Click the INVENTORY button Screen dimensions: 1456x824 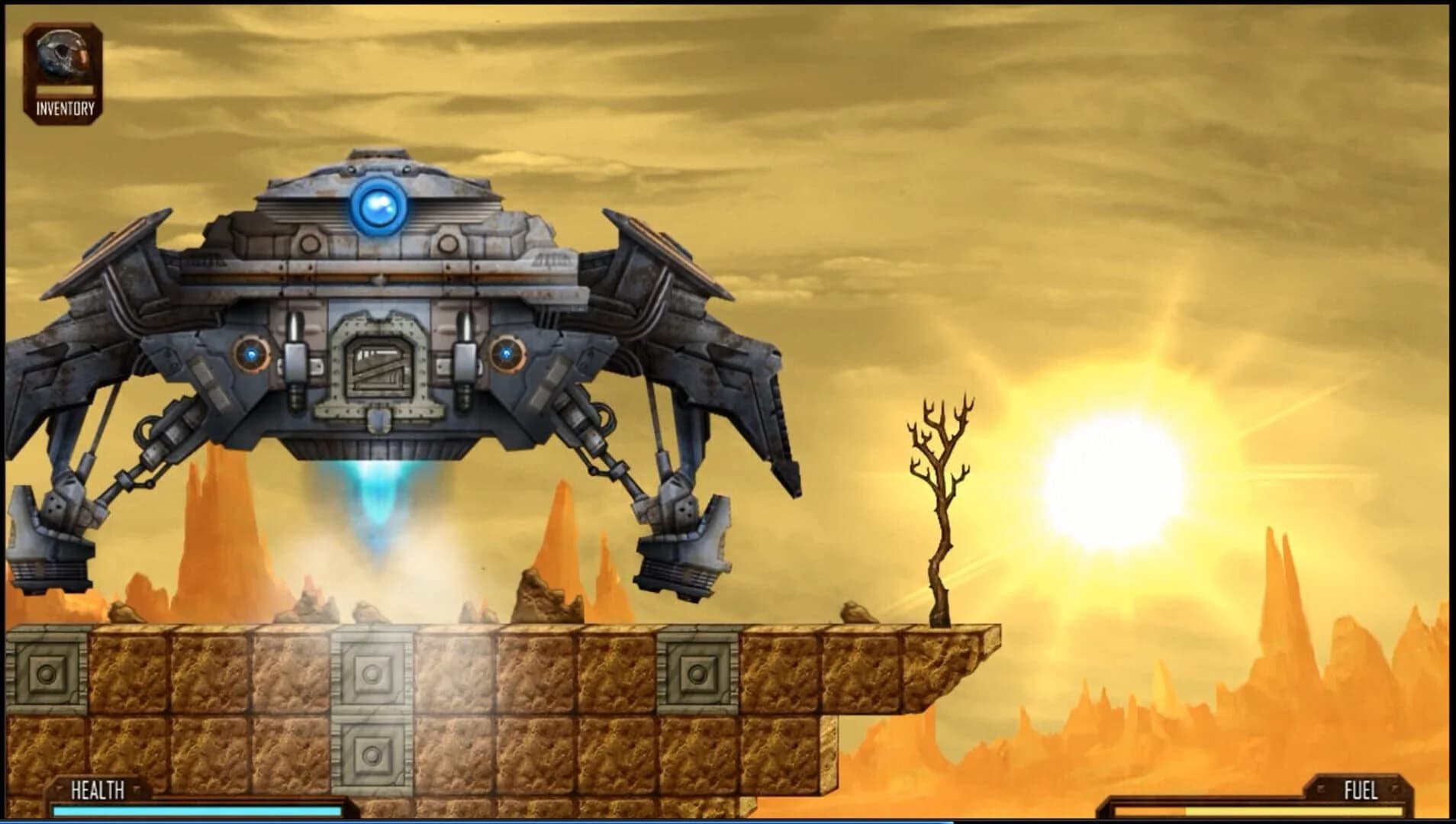pos(63,109)
